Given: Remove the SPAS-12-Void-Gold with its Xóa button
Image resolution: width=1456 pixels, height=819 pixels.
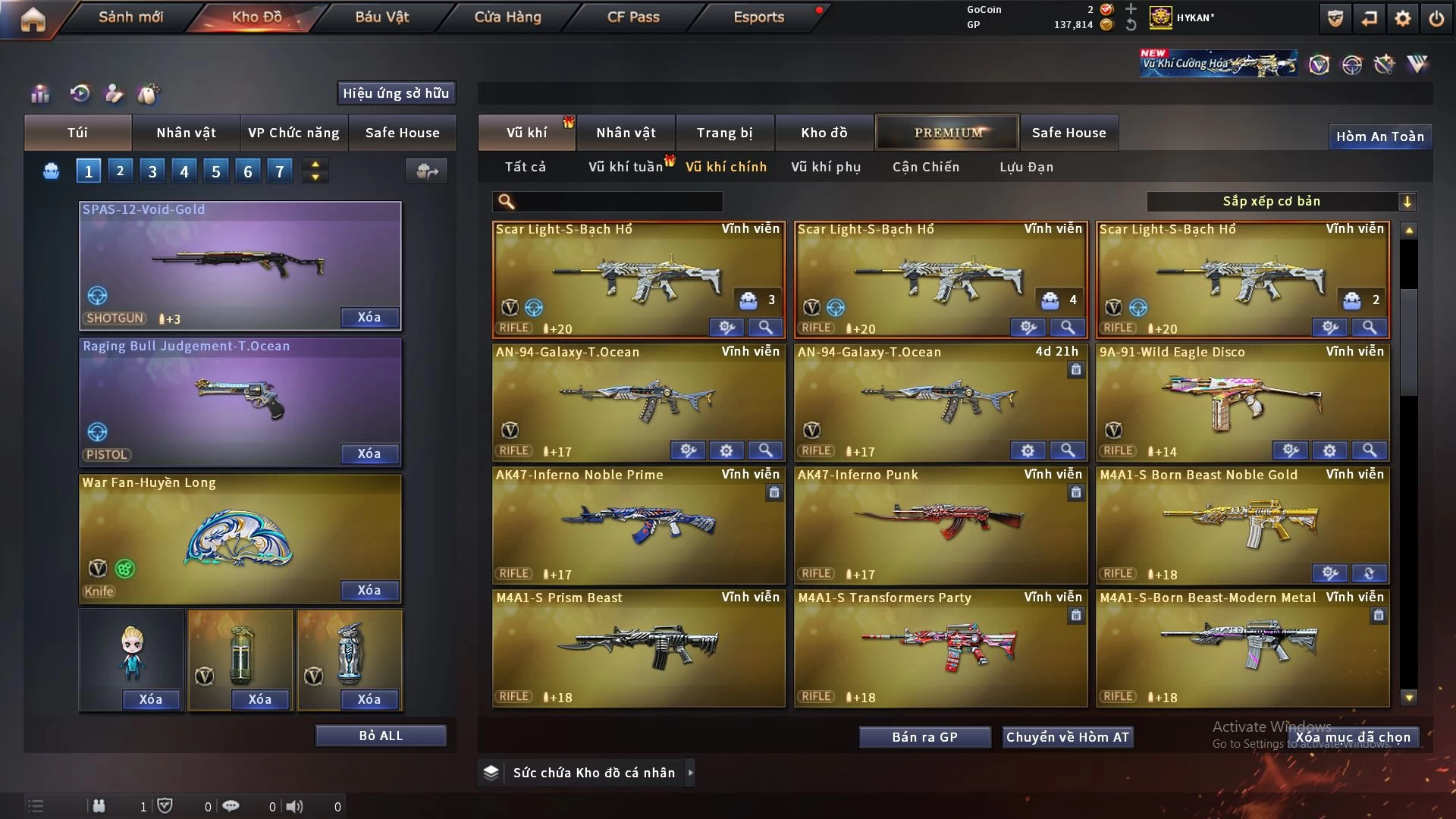Looking at the screenshot, I should pyautogui.click(x=369, y=317).
